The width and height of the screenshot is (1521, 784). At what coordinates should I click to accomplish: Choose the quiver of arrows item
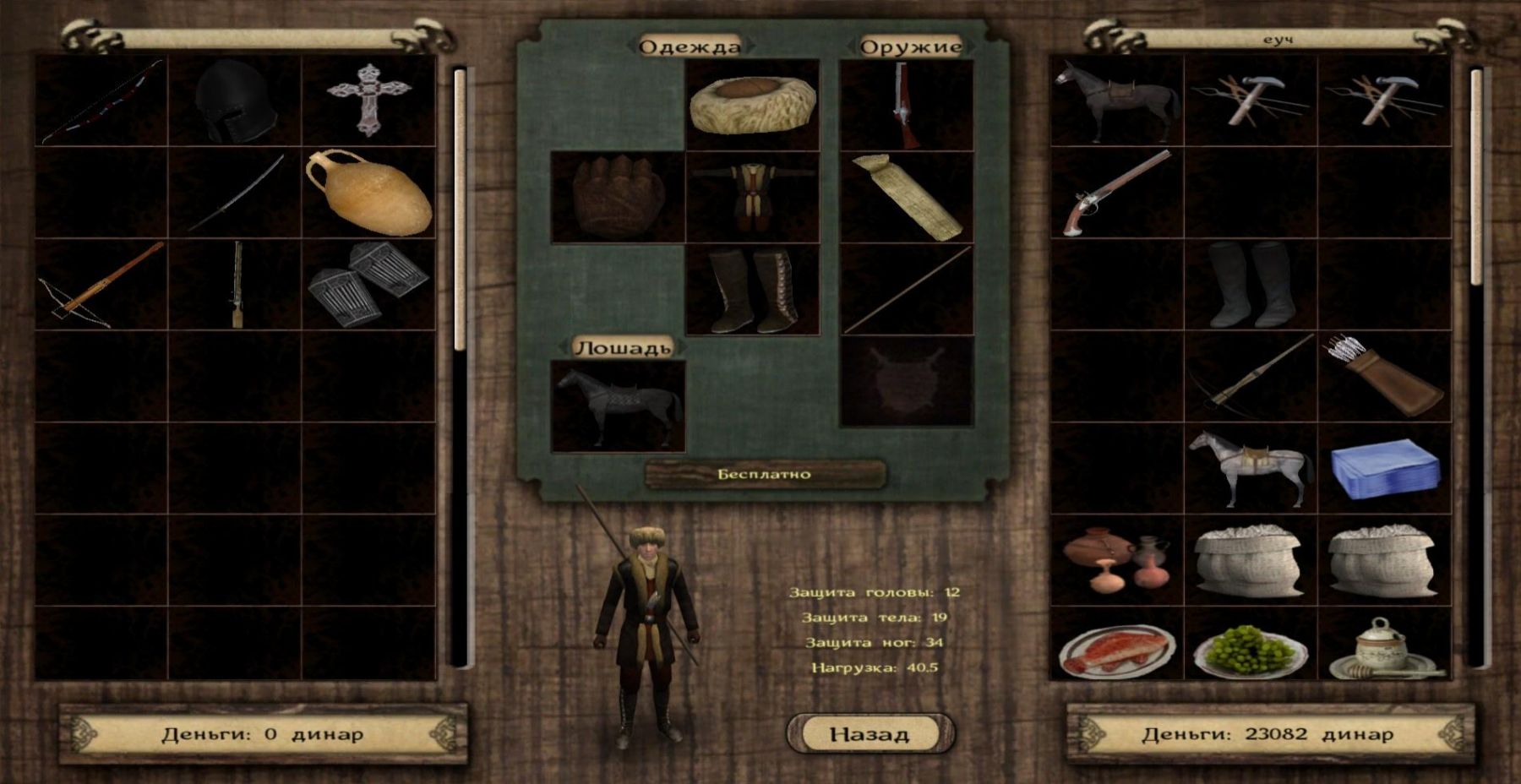[1384, 375]
